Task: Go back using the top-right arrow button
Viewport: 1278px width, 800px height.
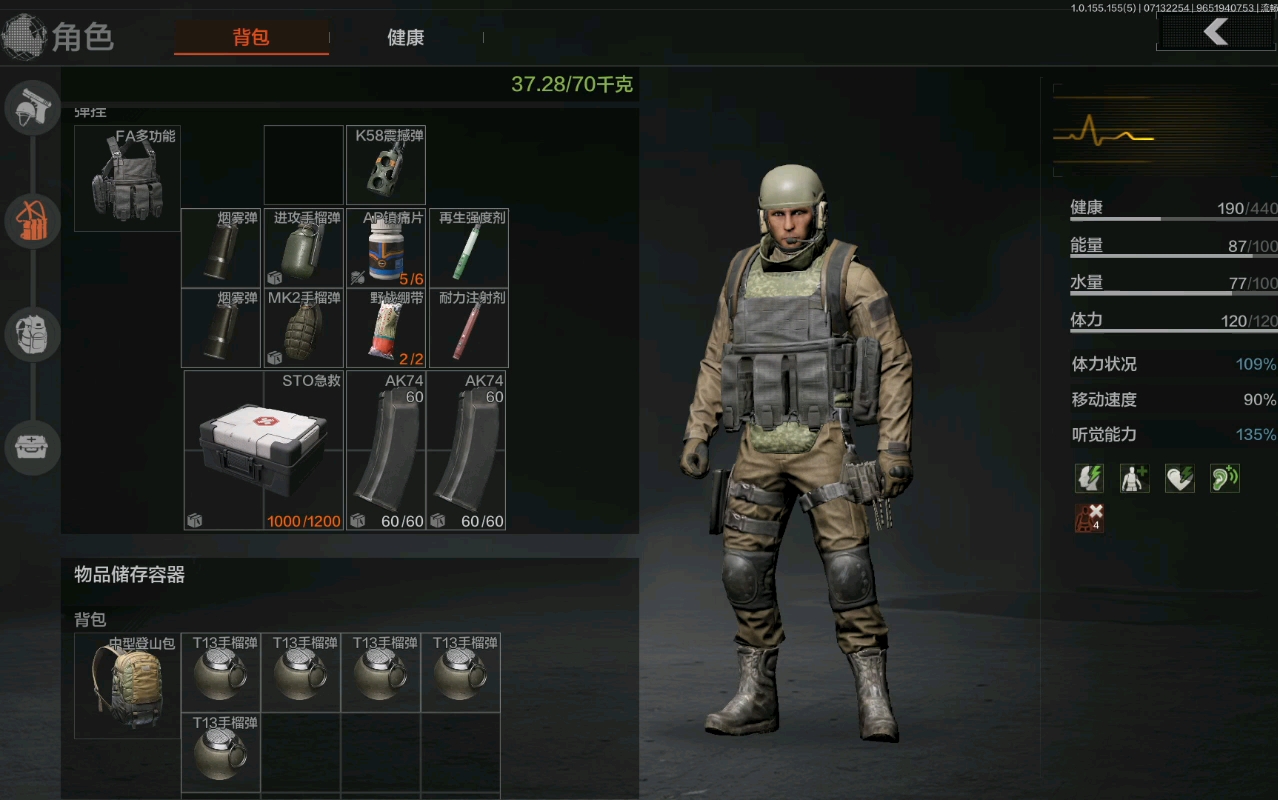Action: (1216, 32)
